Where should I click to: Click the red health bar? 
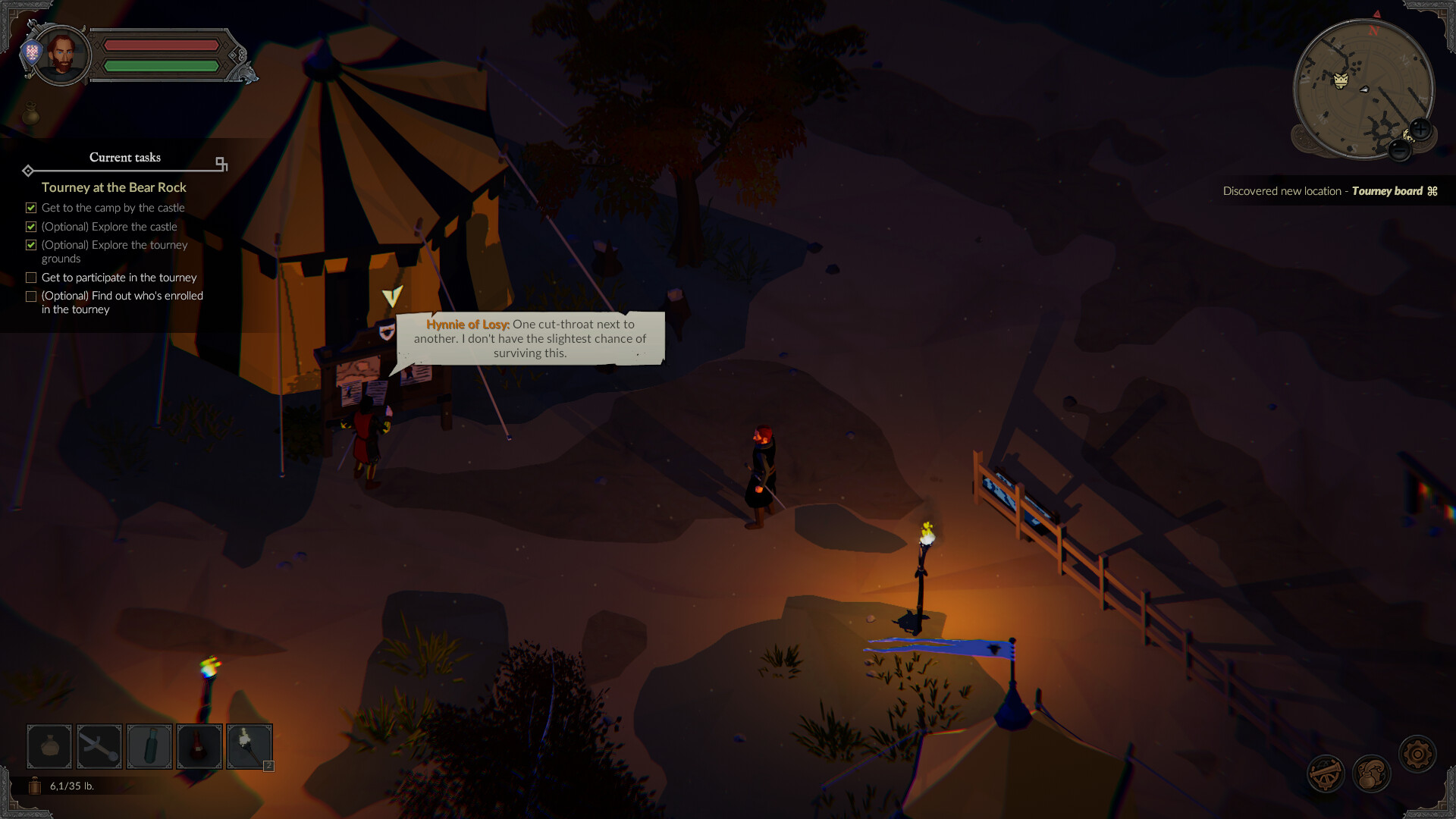click(162, 45)
